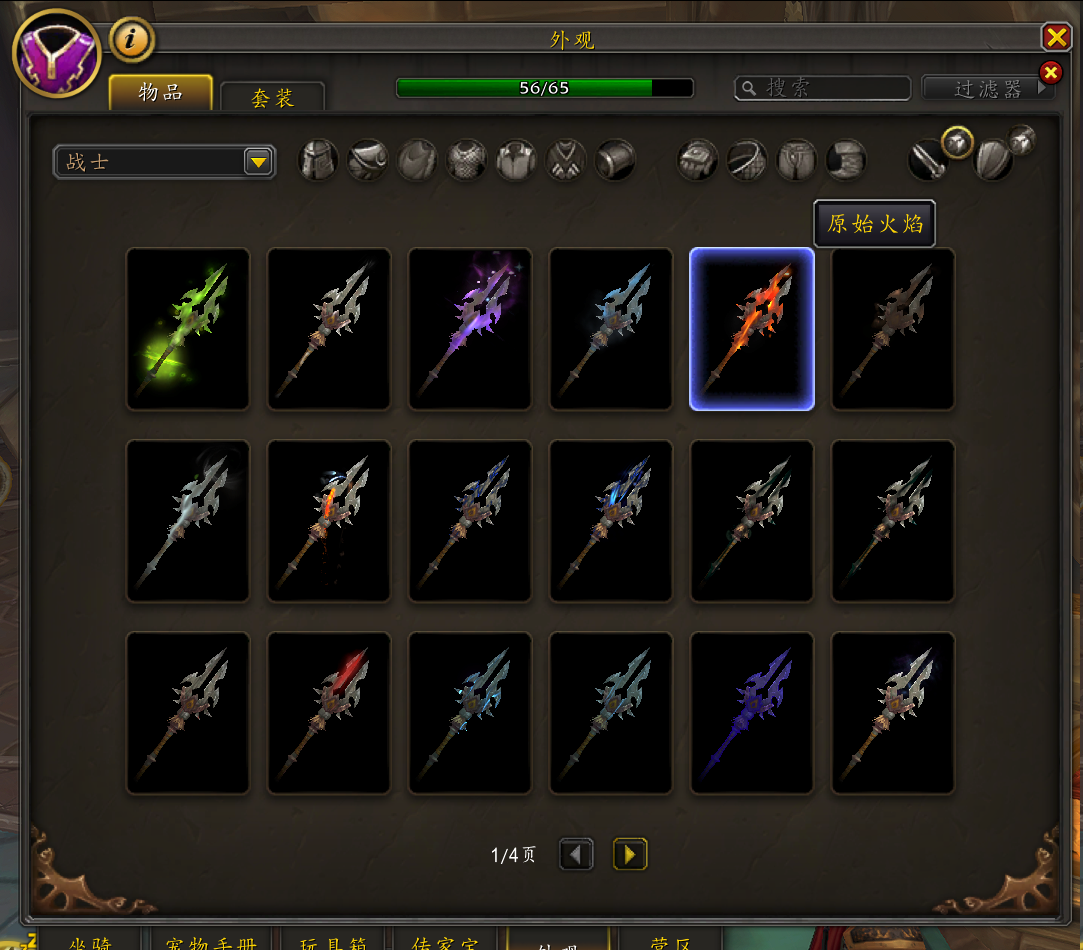
Task: Open the 过滤器 filter menu
Action: click(988, 89)
